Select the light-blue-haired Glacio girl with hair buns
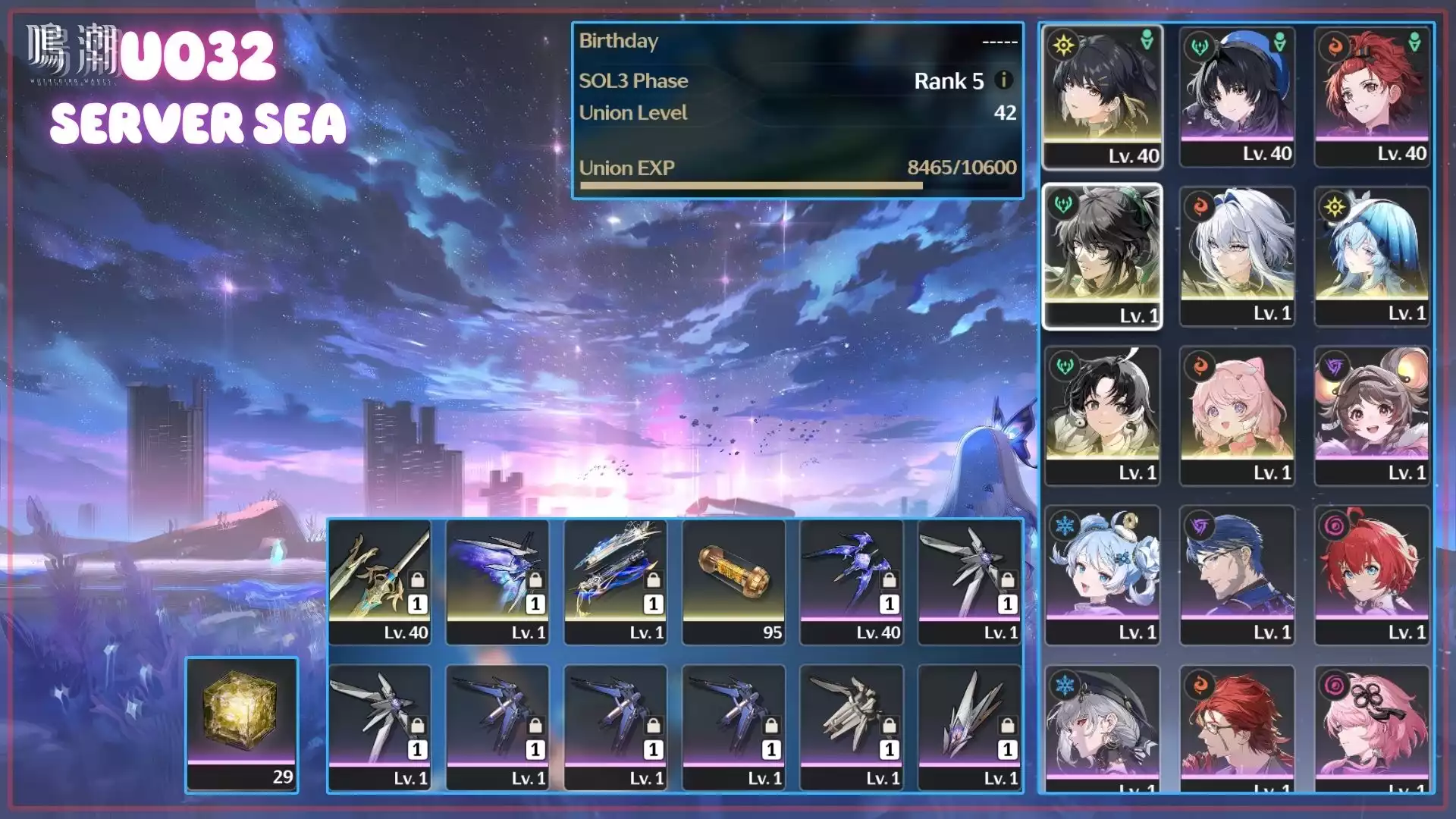1456x819 pixels. [x=1102, y=574]
